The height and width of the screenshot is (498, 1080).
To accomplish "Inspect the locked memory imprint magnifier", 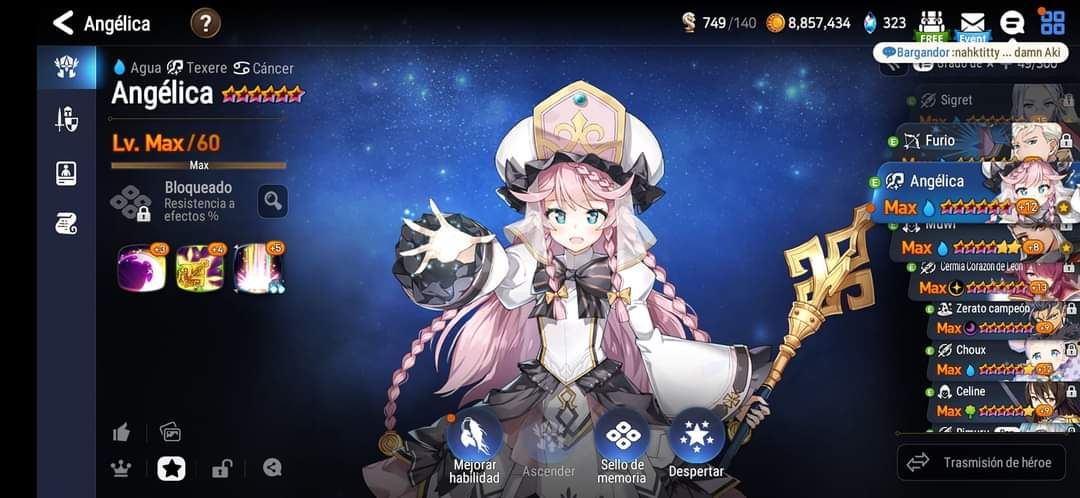I will [x=273, y=201].
